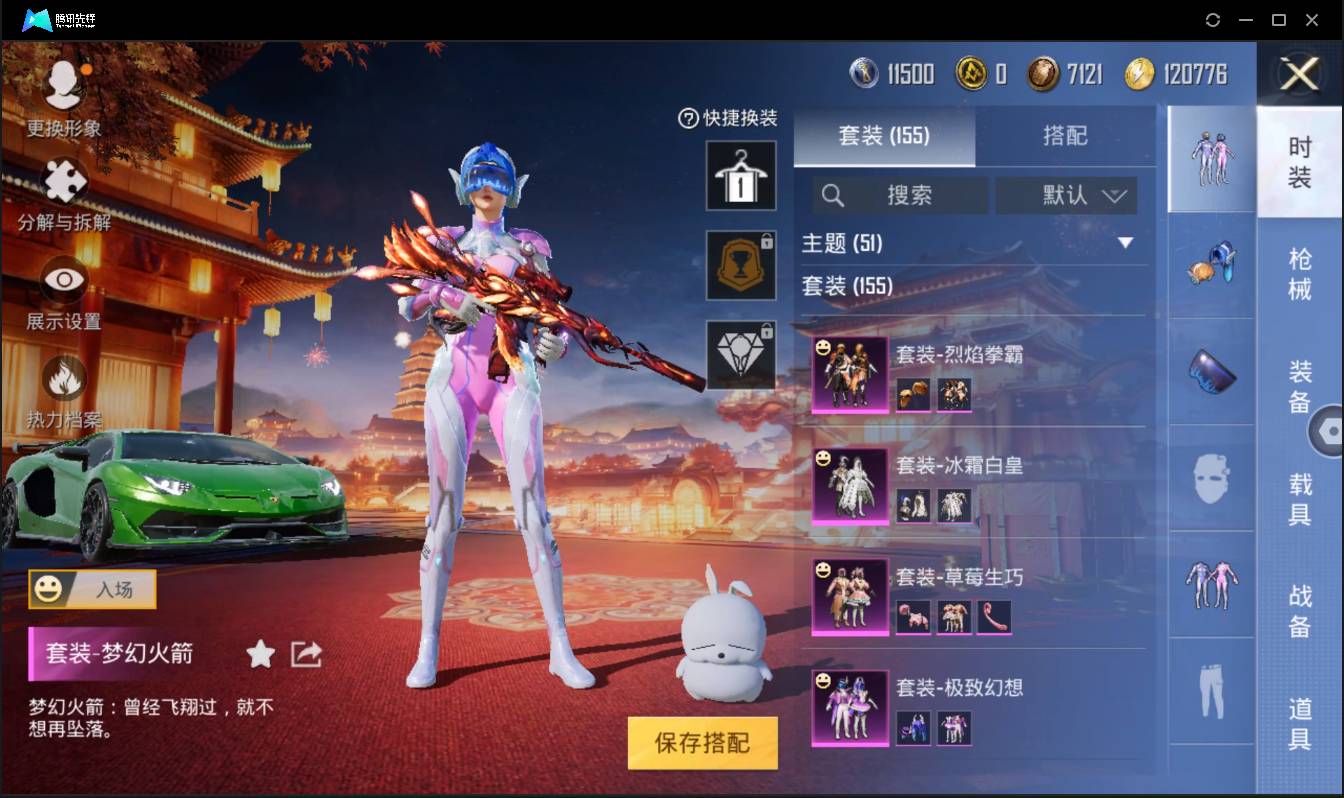Open the locked trophy preset slot
This screenshot has height=798, width=1344.
(741, 266)
